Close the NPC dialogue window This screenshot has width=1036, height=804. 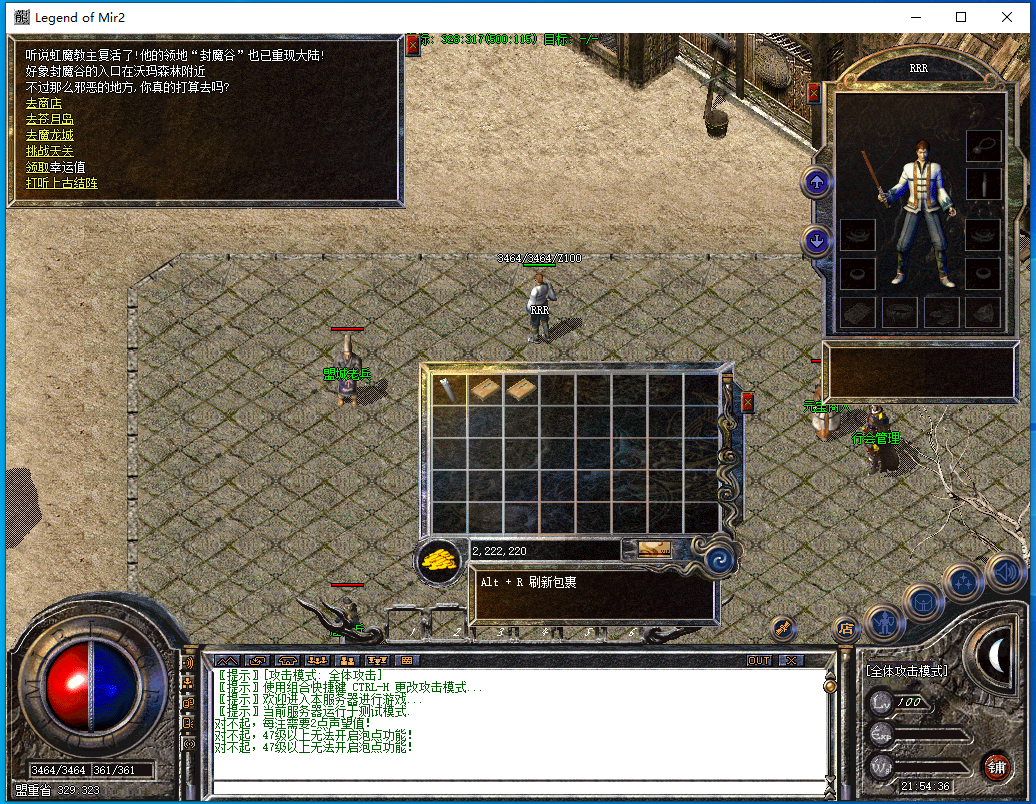[413, 45]
